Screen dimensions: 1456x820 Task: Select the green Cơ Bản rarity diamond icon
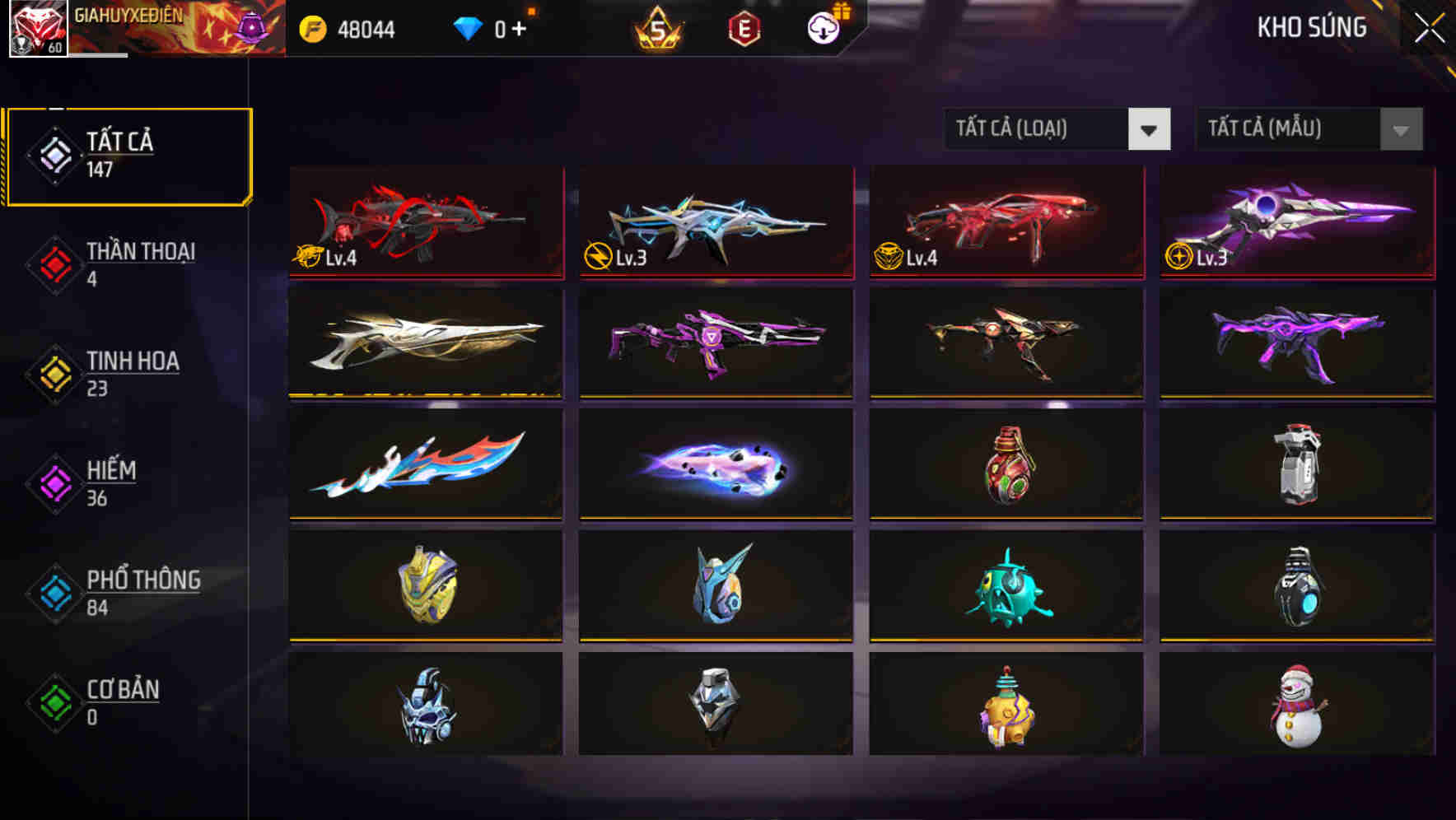click(x=53, y=702)
